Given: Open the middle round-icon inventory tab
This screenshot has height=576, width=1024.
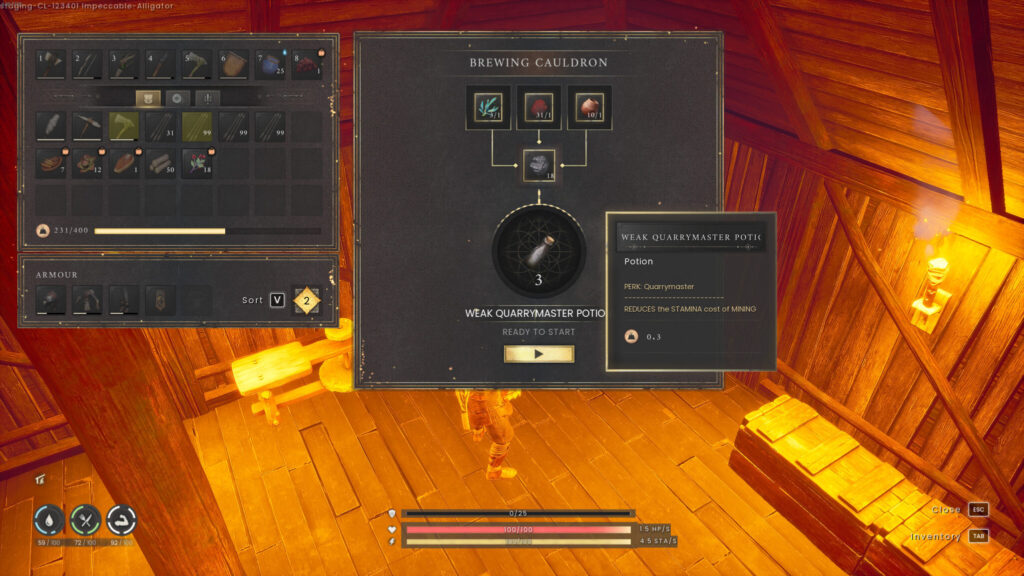Looking at the screenshot, I should click(x=178, y=98).
